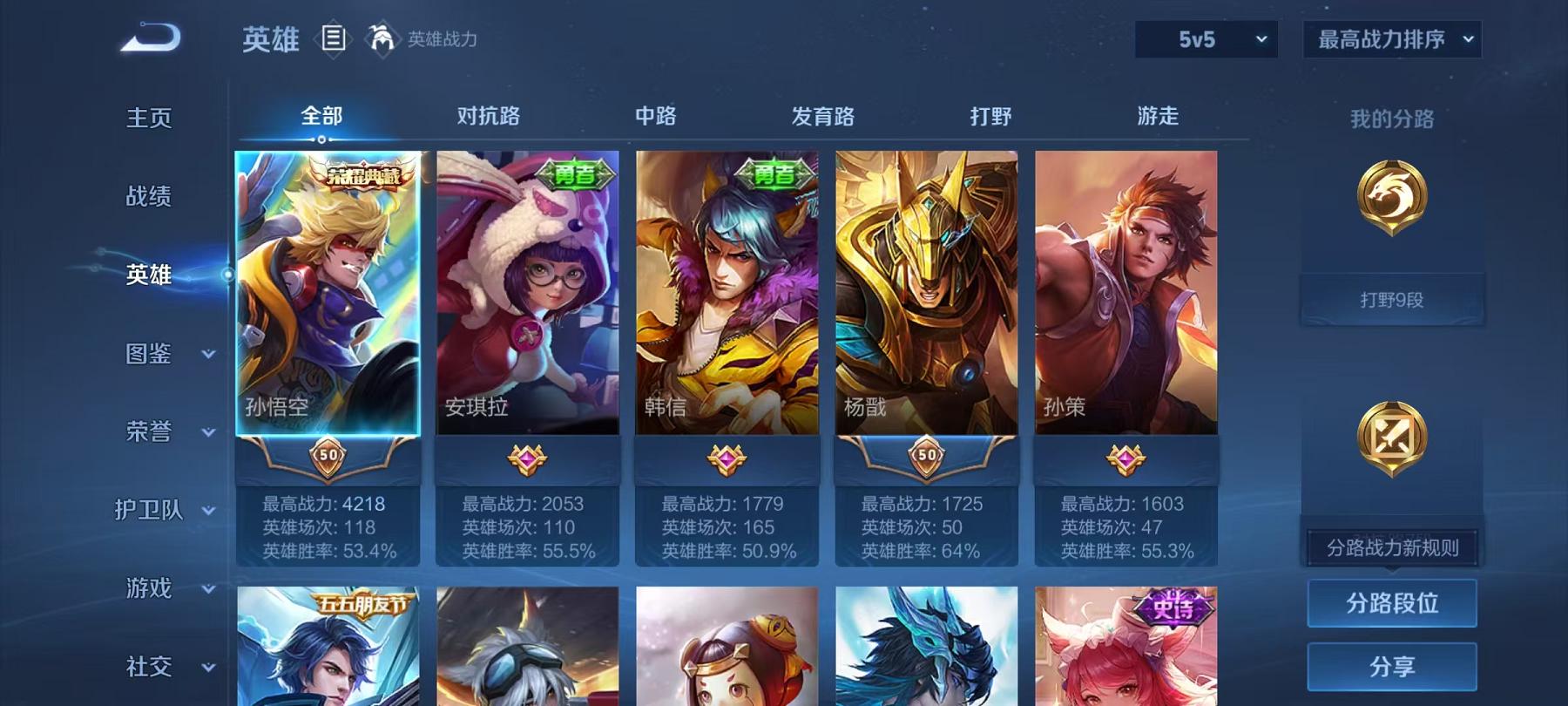The image size is (1568, 706).
Task: Open the hero handbook icon beside 英雄
Action: point(333,37)
